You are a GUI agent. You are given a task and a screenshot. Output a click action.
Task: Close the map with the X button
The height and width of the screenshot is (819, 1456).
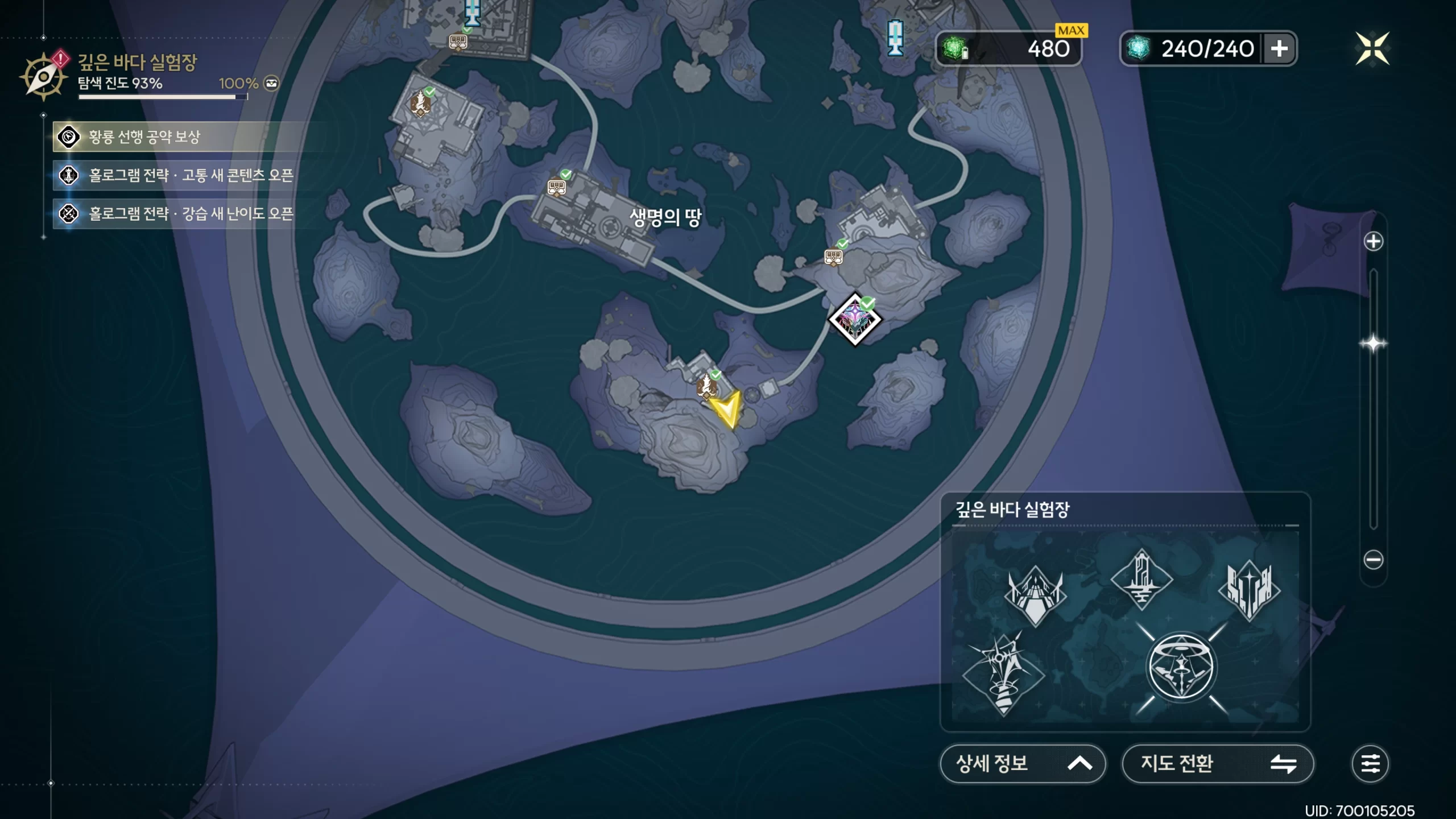tap(1372, 48)
